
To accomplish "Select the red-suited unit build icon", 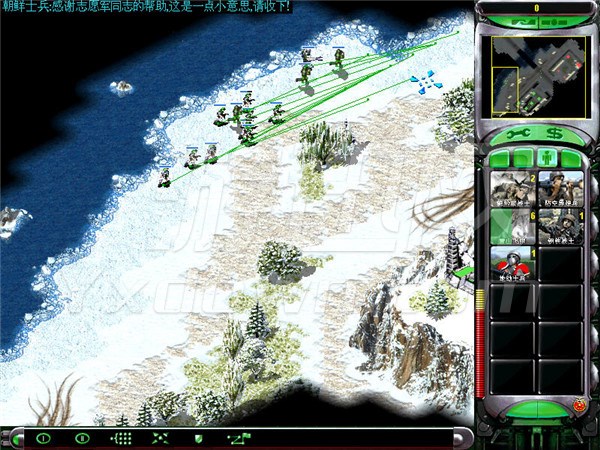I will click(x=513, y=265).
